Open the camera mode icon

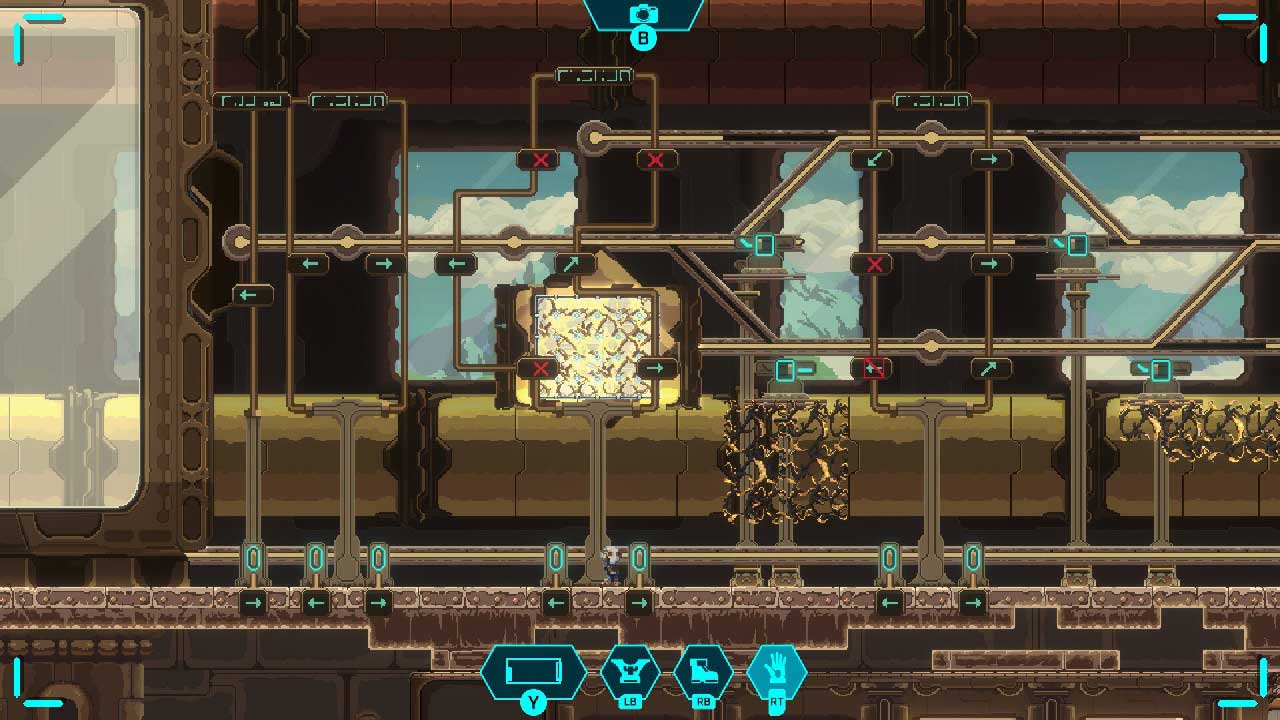643,15
